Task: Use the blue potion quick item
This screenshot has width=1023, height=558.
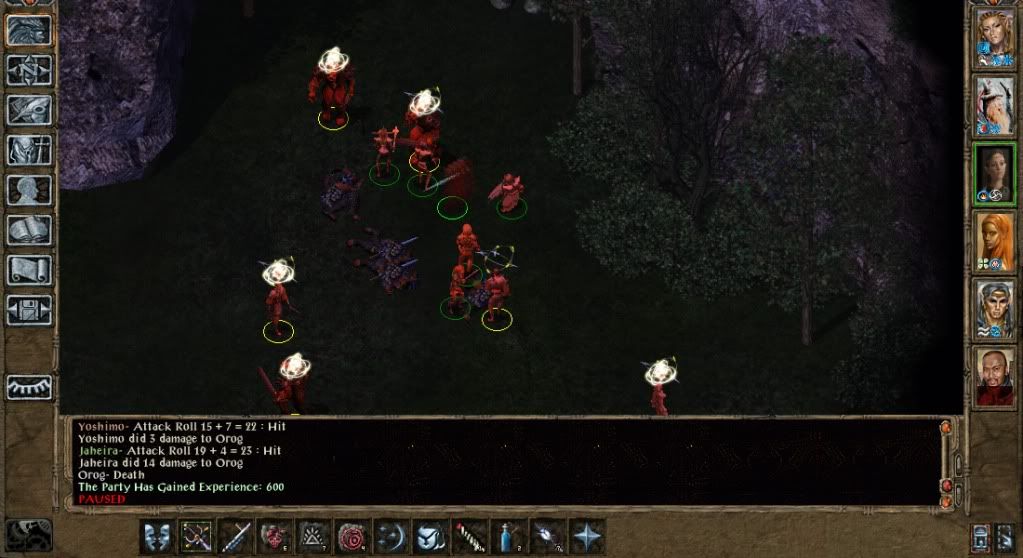Action: coord(509,537)
